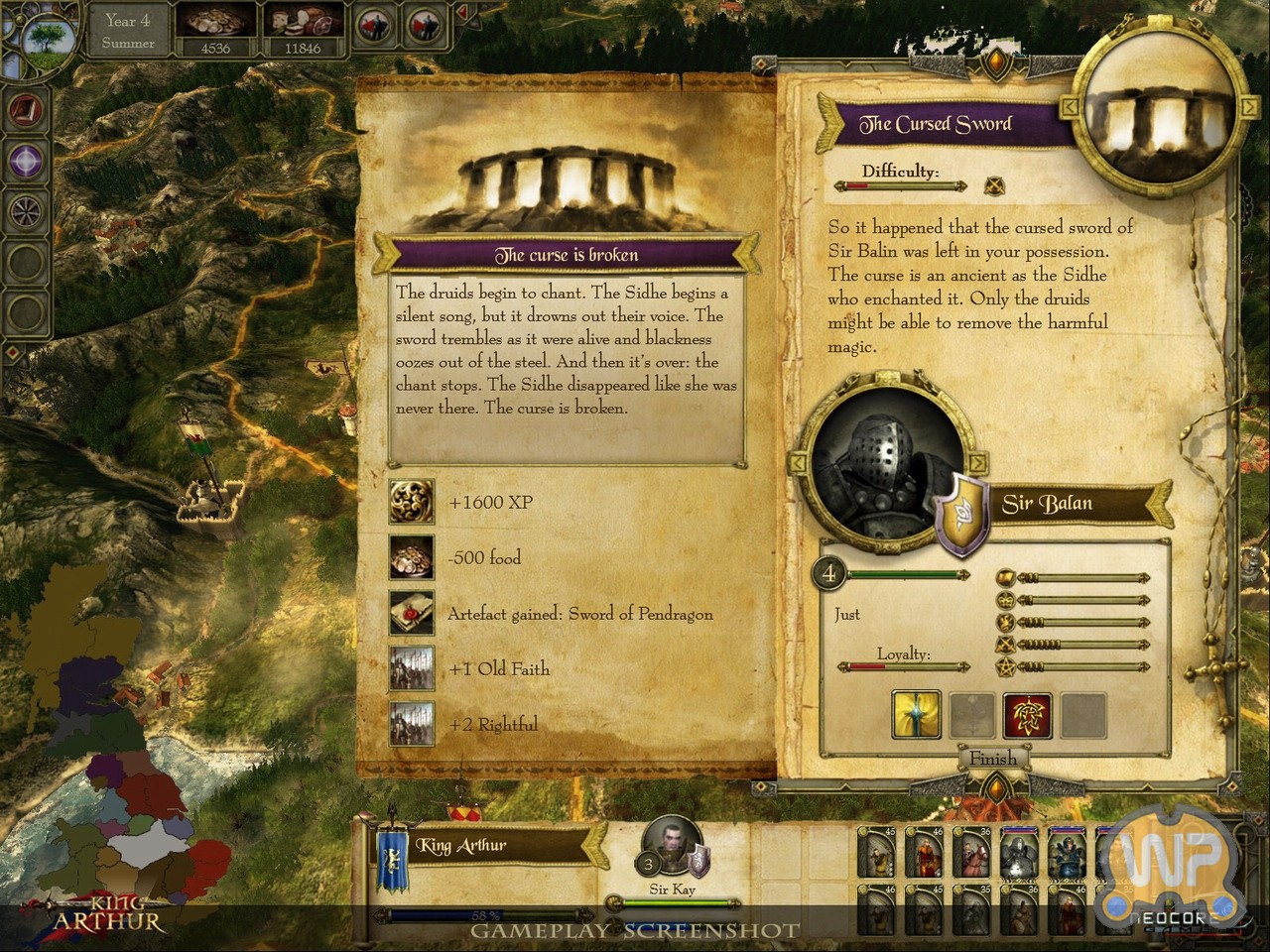Show the next knight after Sir Balan

pyautogui.click(x=977, y=463)
